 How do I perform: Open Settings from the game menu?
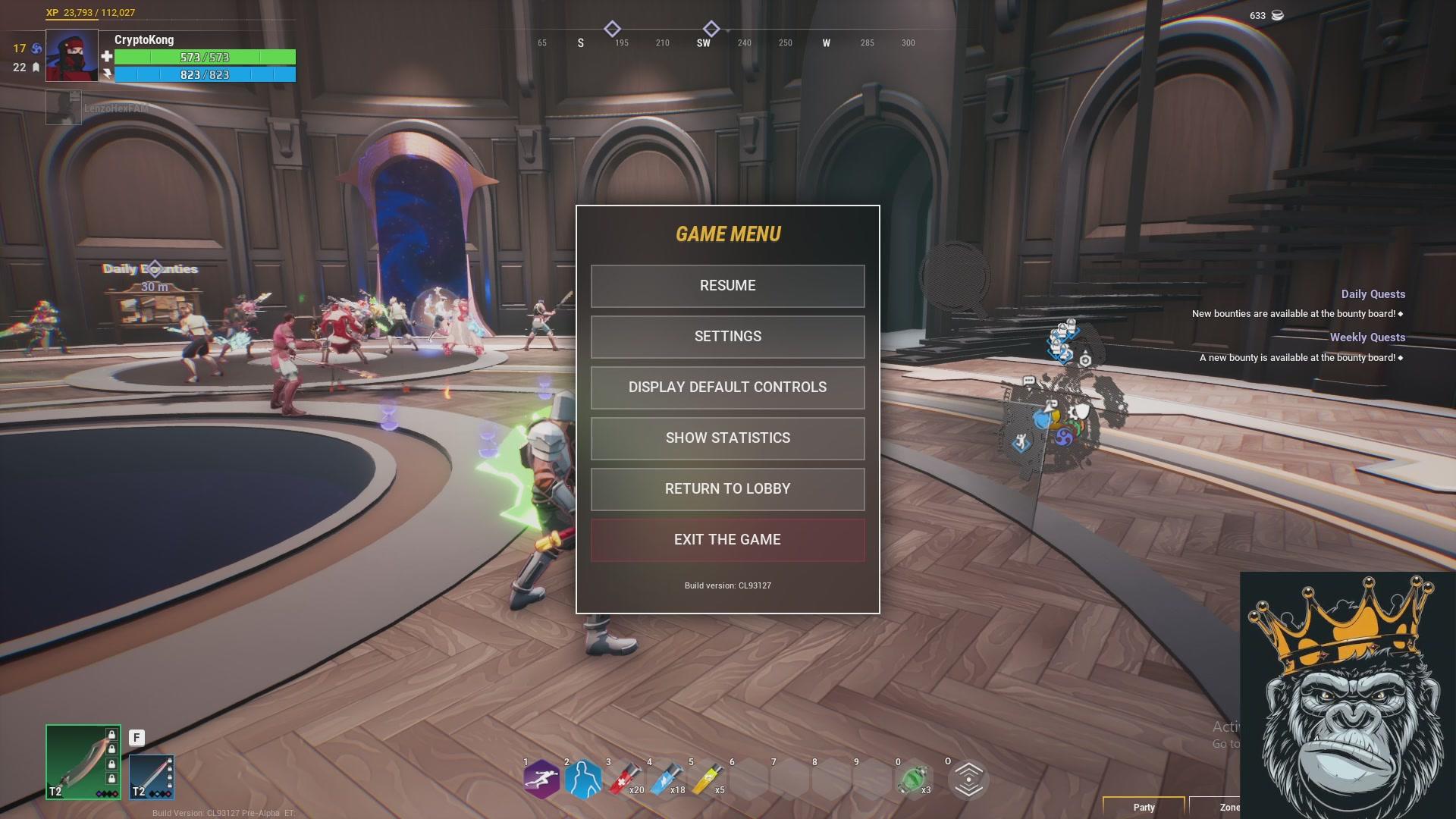727,337
